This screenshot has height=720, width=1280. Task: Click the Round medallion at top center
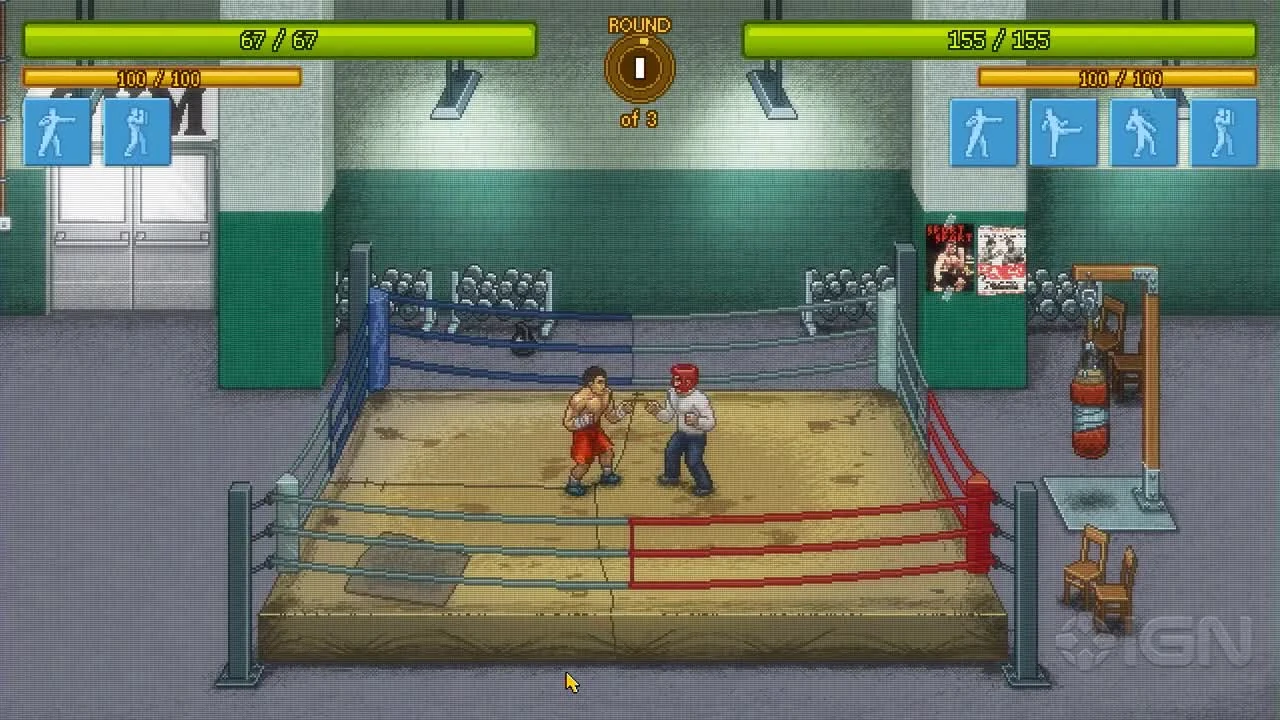point(639,67)
